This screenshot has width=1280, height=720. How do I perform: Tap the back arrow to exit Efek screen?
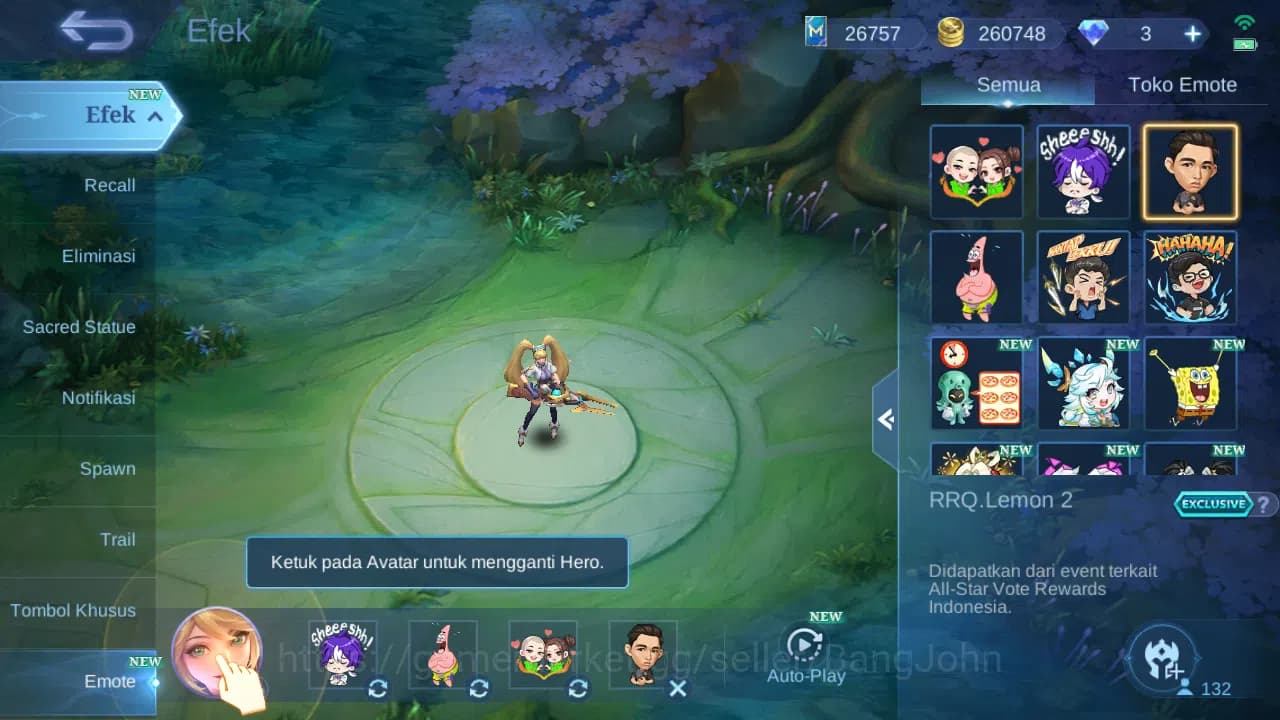point(96,31)
